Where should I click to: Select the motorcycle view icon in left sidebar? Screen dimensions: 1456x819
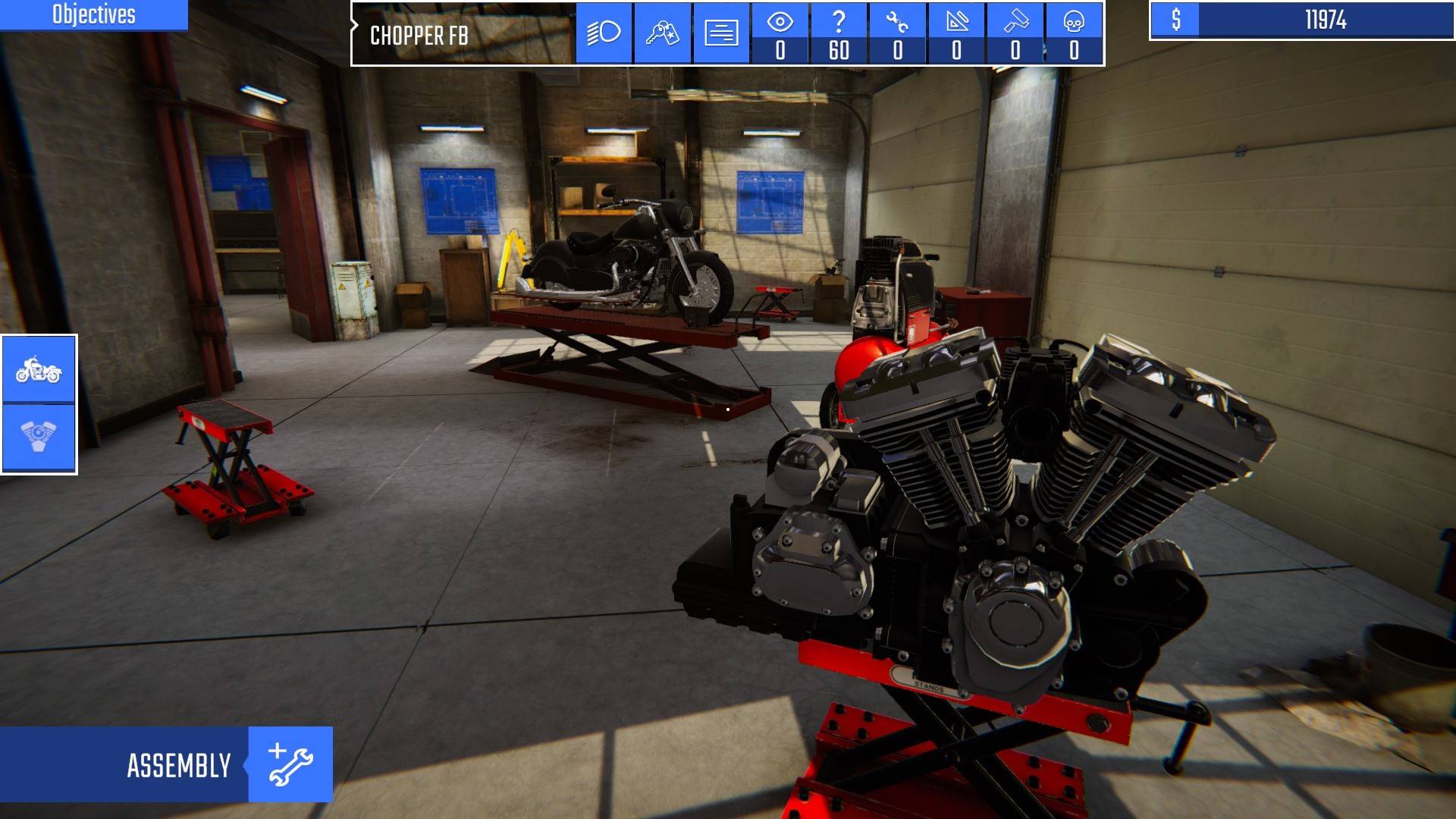[39, 371]
